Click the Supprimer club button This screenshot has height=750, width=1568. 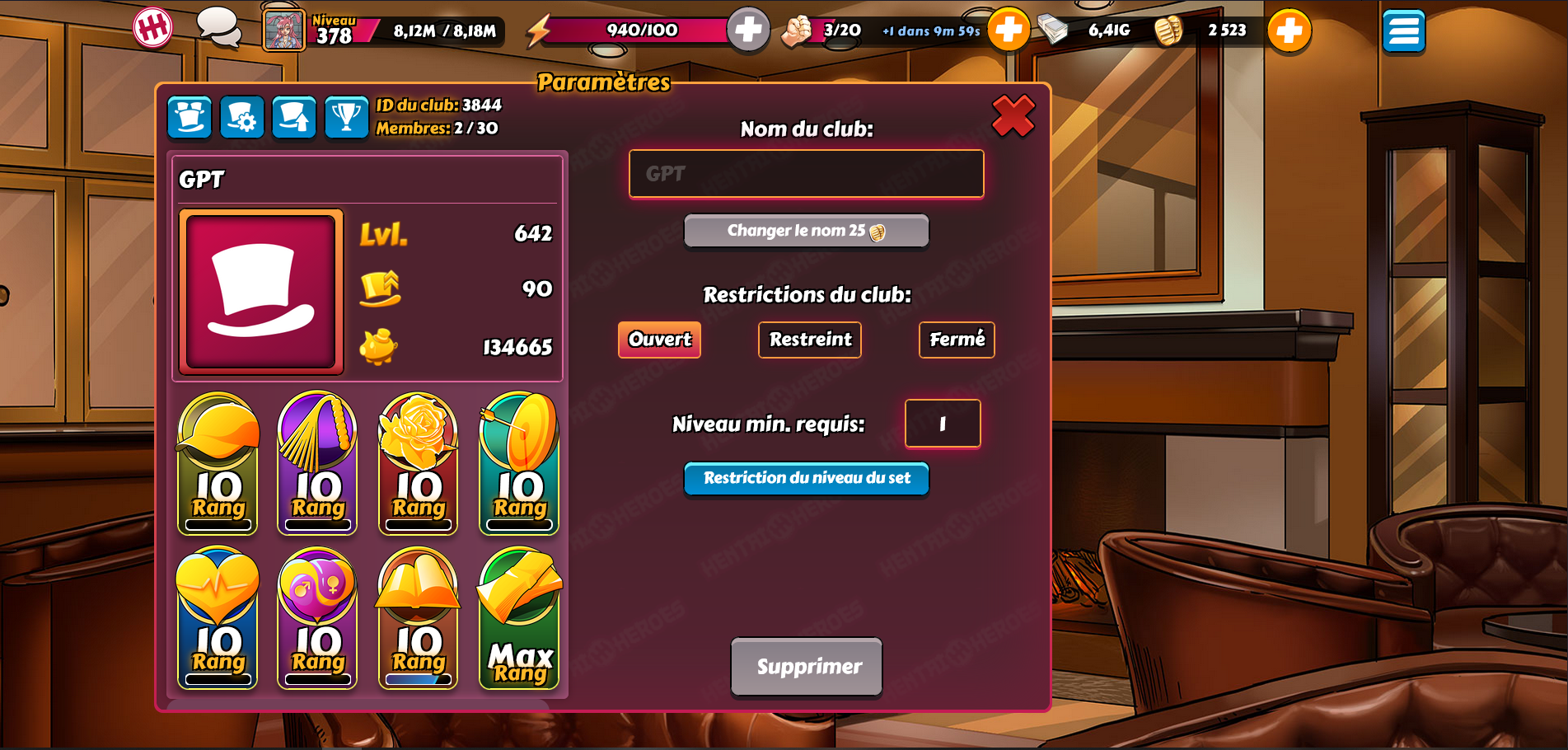(x=806, y=666)
